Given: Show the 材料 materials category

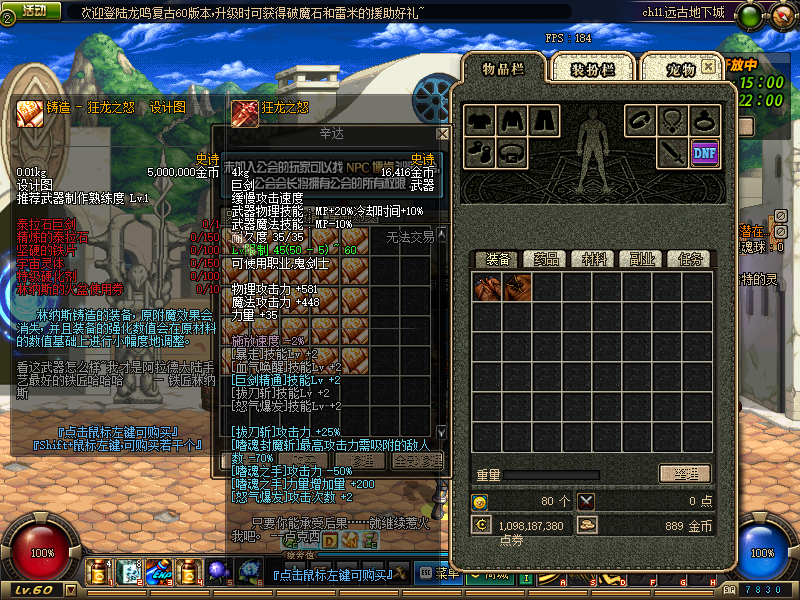Looking at the screenshot, I should (x=594, y=259).
